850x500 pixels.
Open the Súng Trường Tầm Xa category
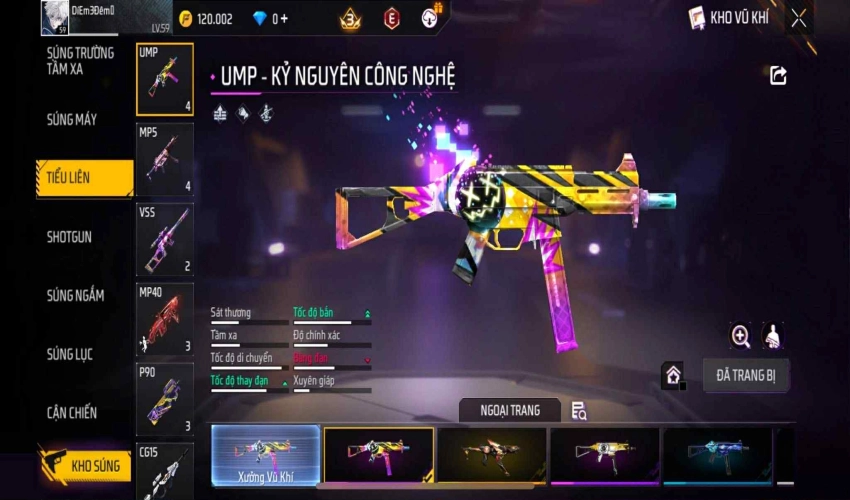coord(80,60)
